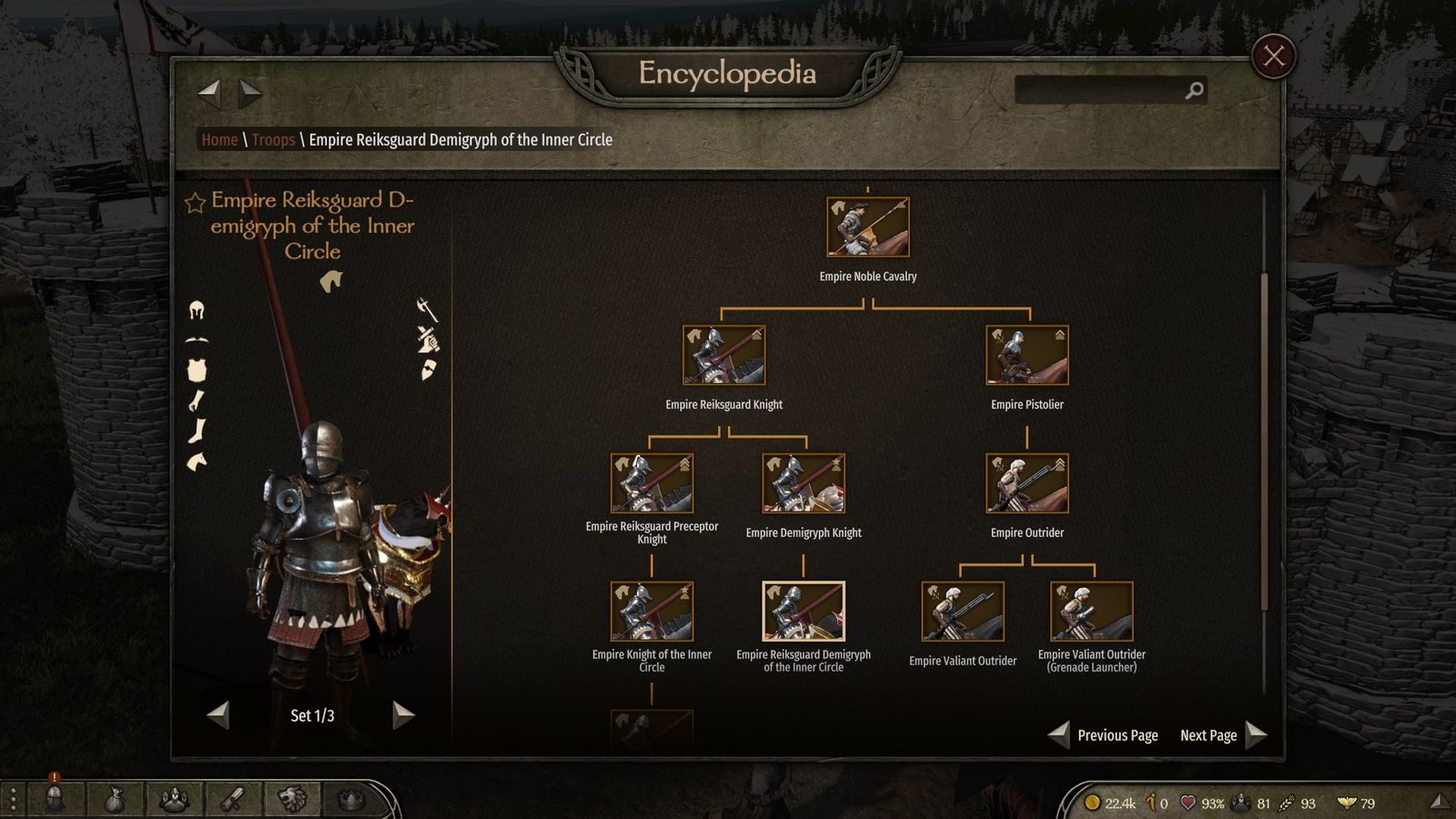Open Empire Knight of the Inner Circle

click(x=652, y=612)
